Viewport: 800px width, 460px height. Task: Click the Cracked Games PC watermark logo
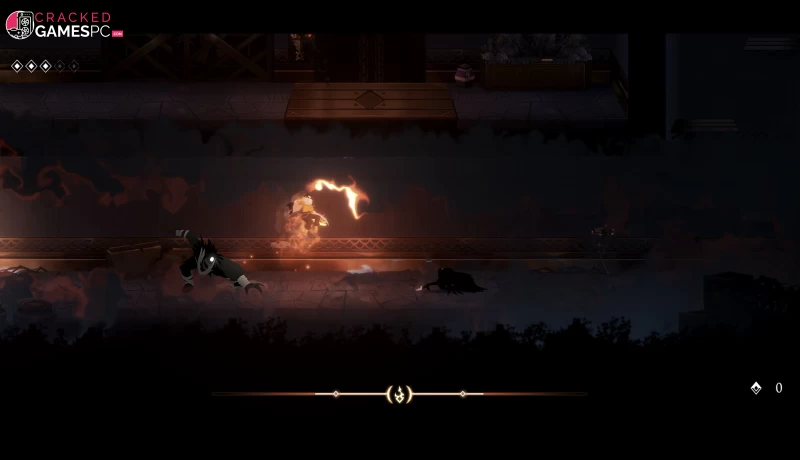point(64,25)
